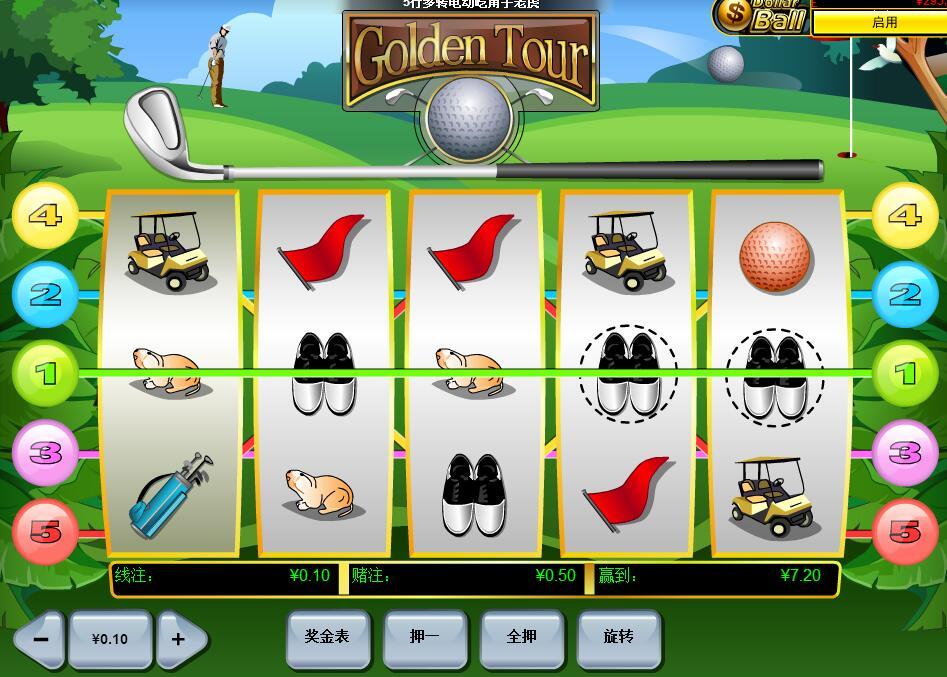Enable Dollar Ball with the yellow 启用 button
This screenshot has height=677, width=947.
click(882, 22)
